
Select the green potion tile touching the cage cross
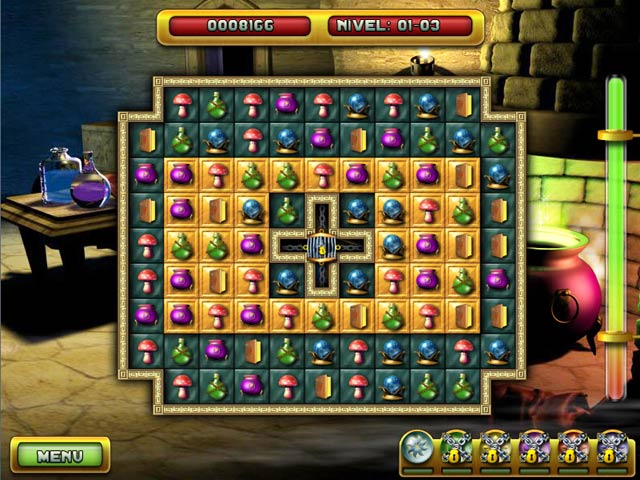click(287, 211)
